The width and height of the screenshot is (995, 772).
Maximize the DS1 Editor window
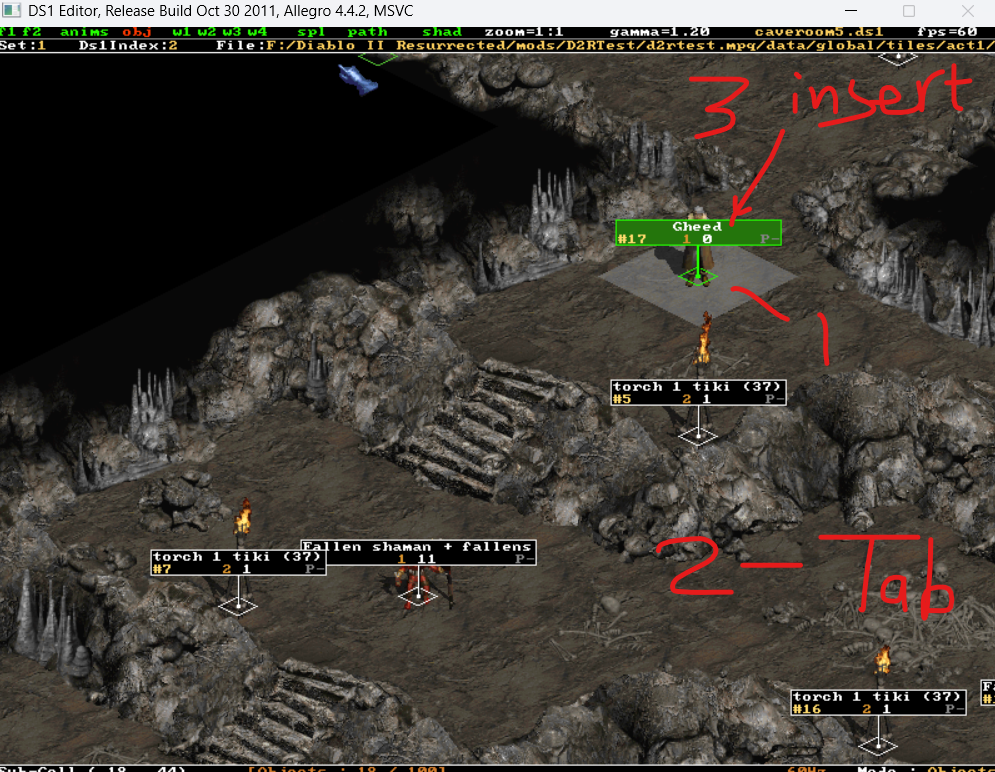coord(909,12)
